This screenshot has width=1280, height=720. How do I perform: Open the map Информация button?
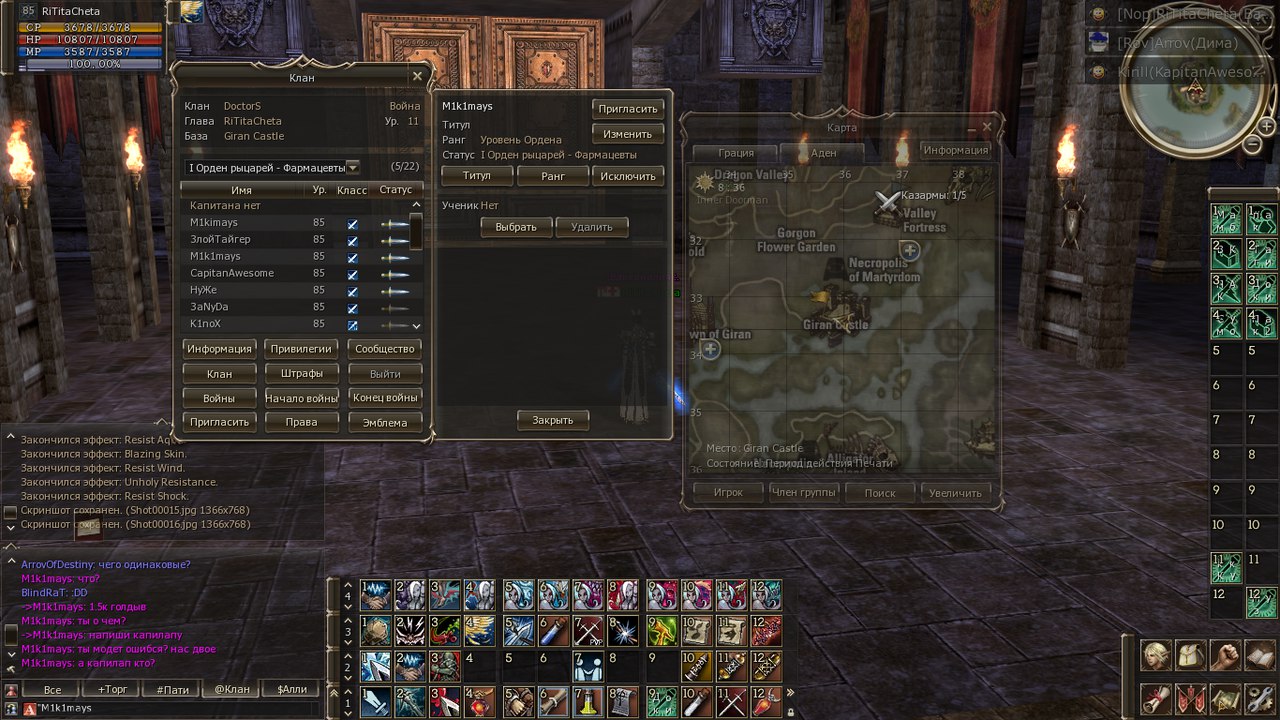(956, 150)
